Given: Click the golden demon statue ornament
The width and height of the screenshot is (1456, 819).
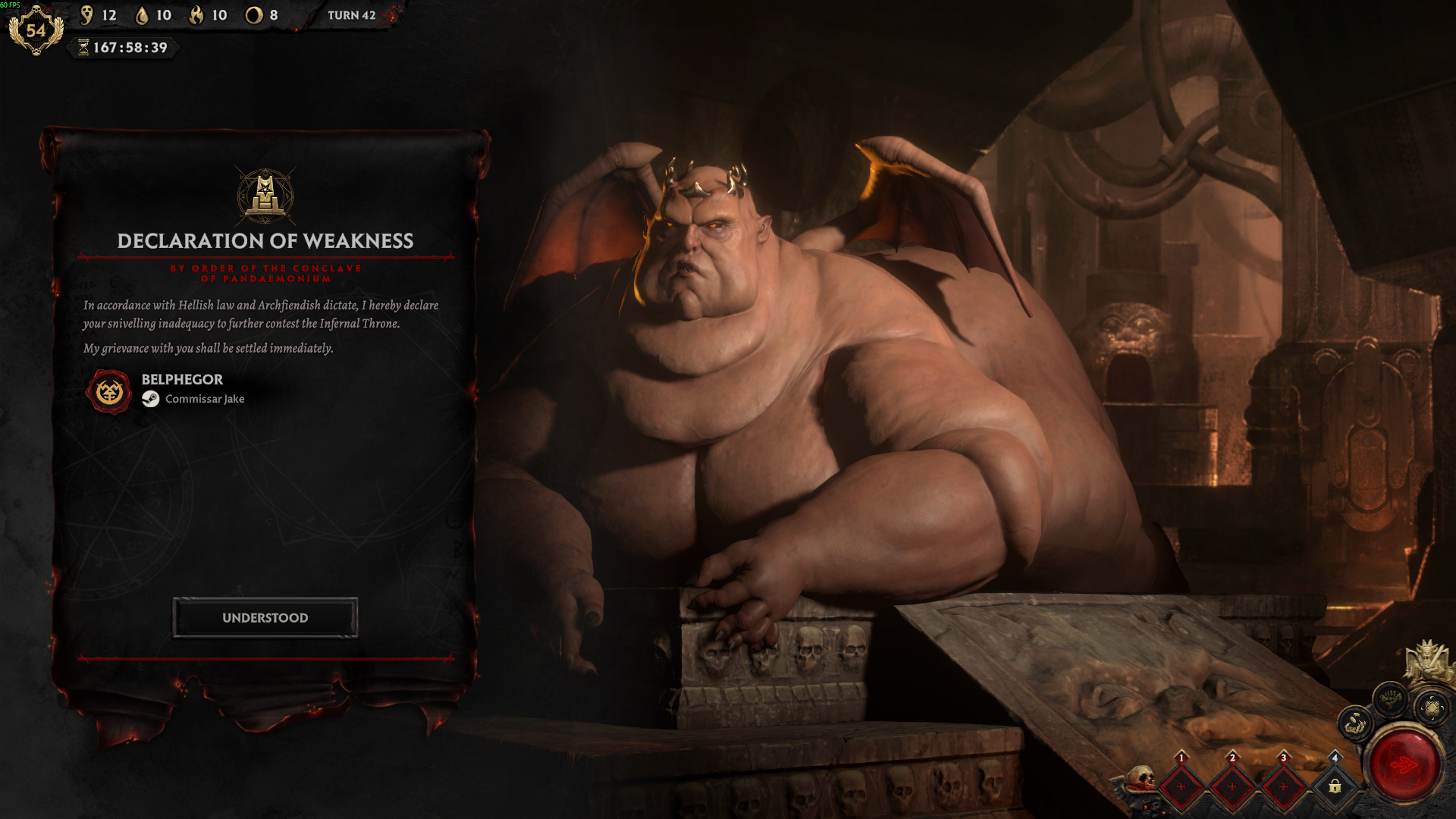Looking at the screenshot, I should pos(1428,658).
